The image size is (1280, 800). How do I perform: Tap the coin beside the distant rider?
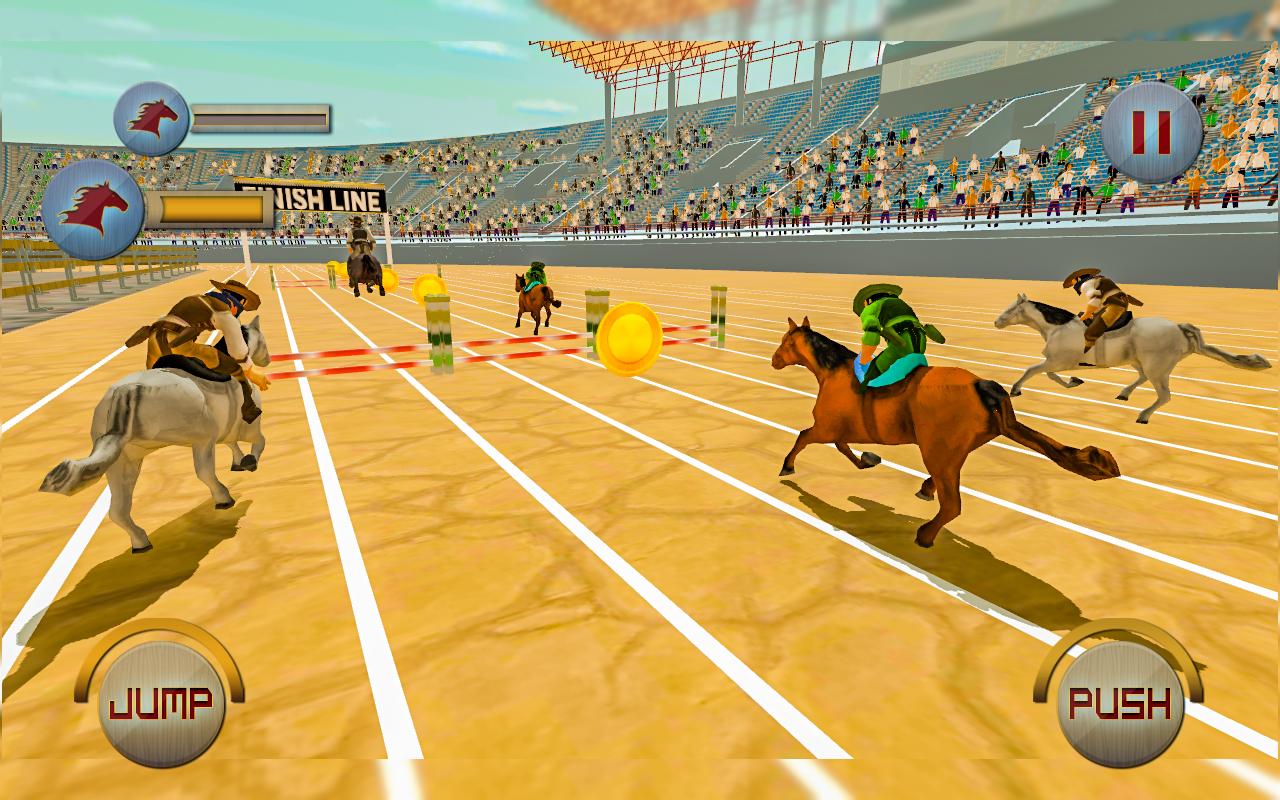[388, 277]
